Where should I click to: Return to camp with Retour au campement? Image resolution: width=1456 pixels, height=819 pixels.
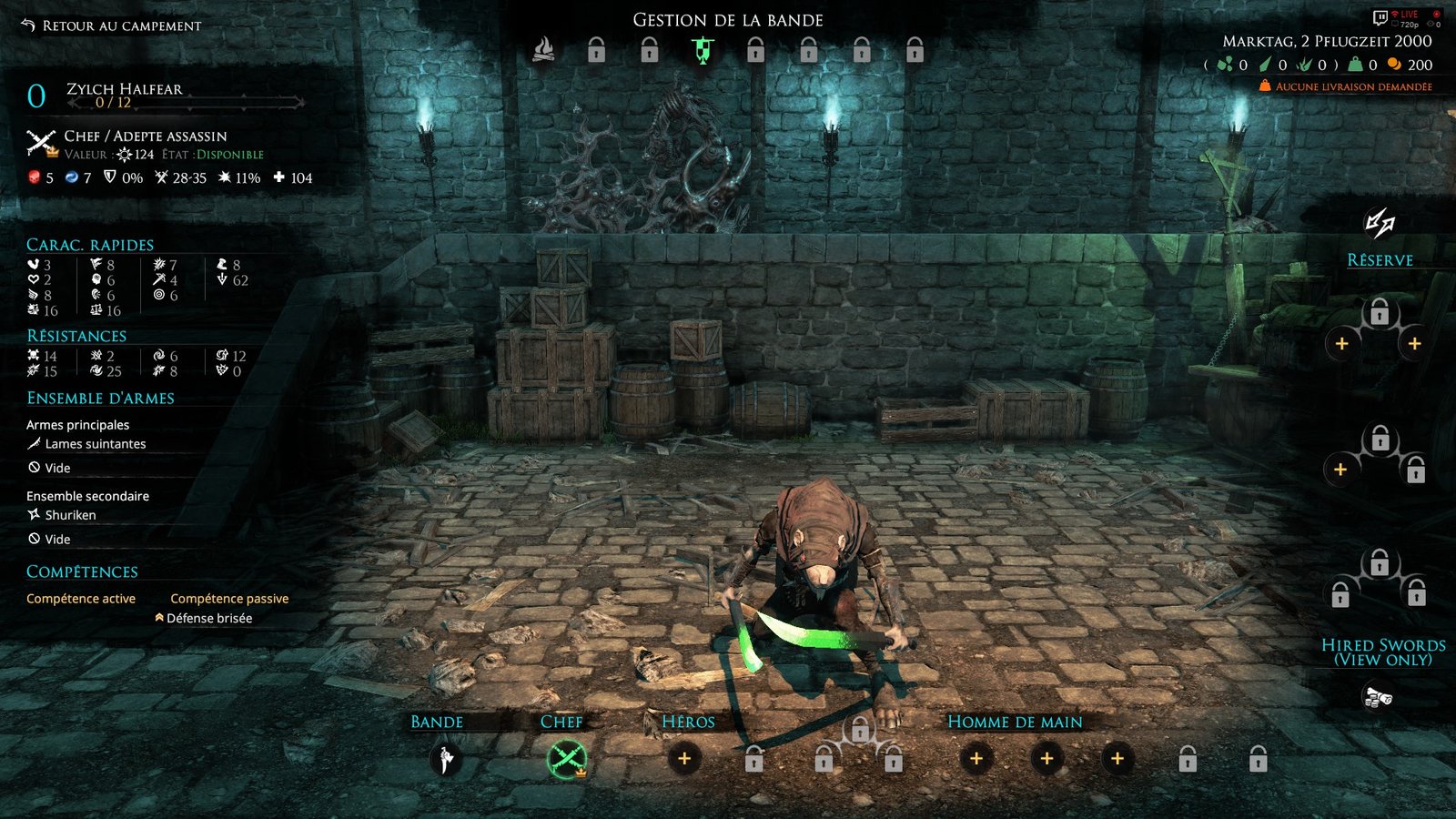(111, 25)
